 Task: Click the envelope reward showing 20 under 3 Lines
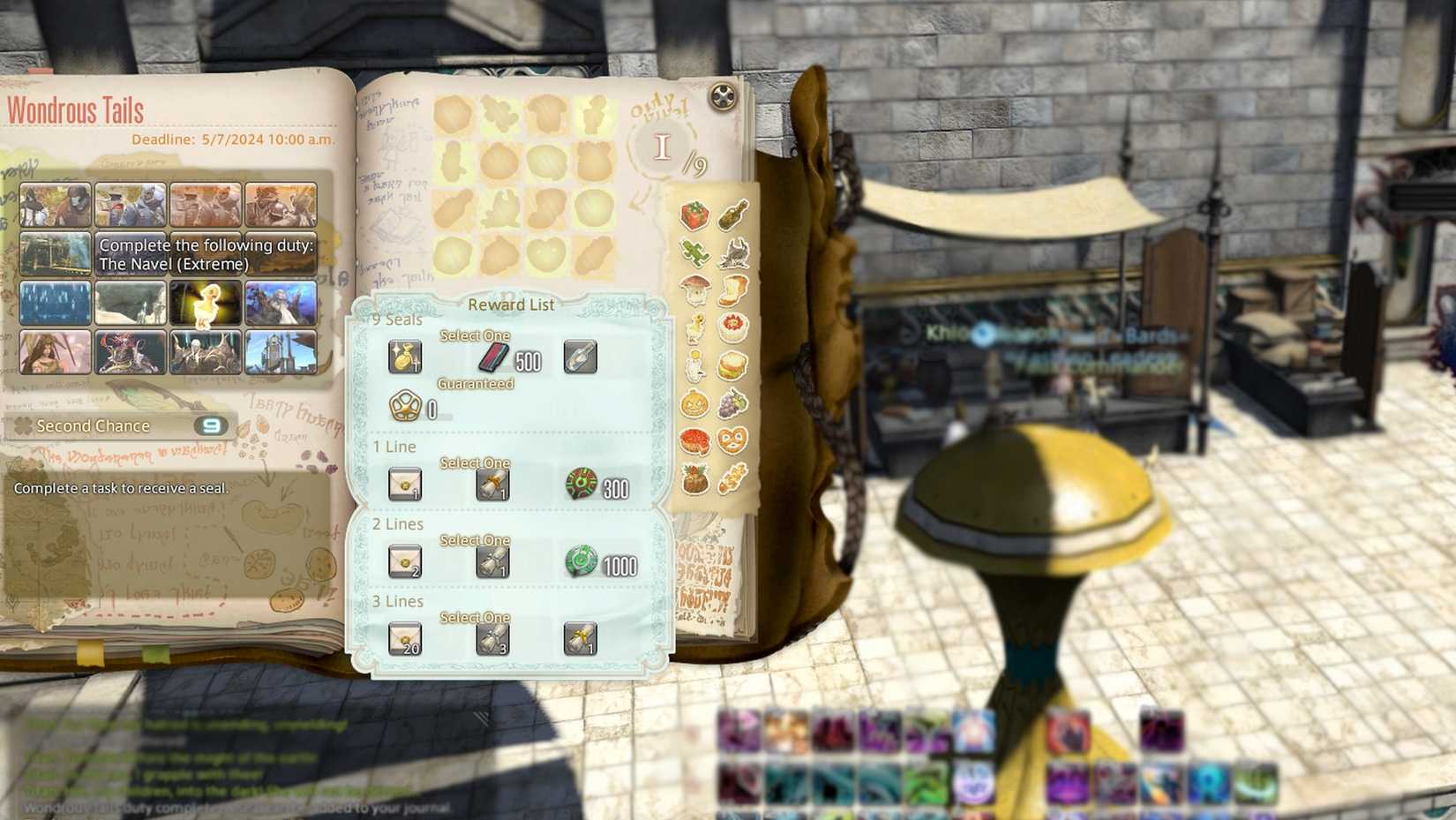(x=406, y=638)
